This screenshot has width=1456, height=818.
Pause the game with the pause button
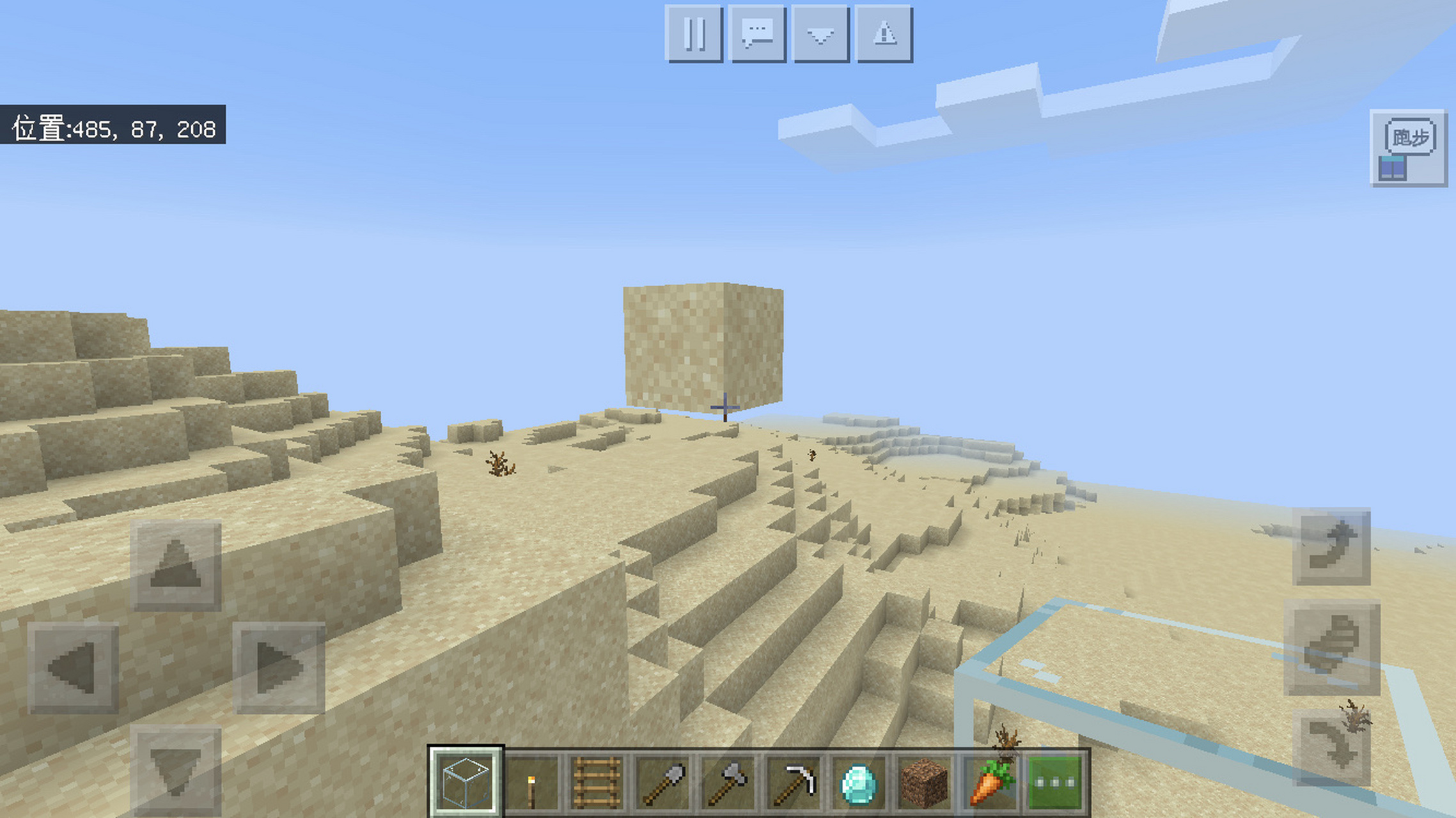tap(694, 33)
